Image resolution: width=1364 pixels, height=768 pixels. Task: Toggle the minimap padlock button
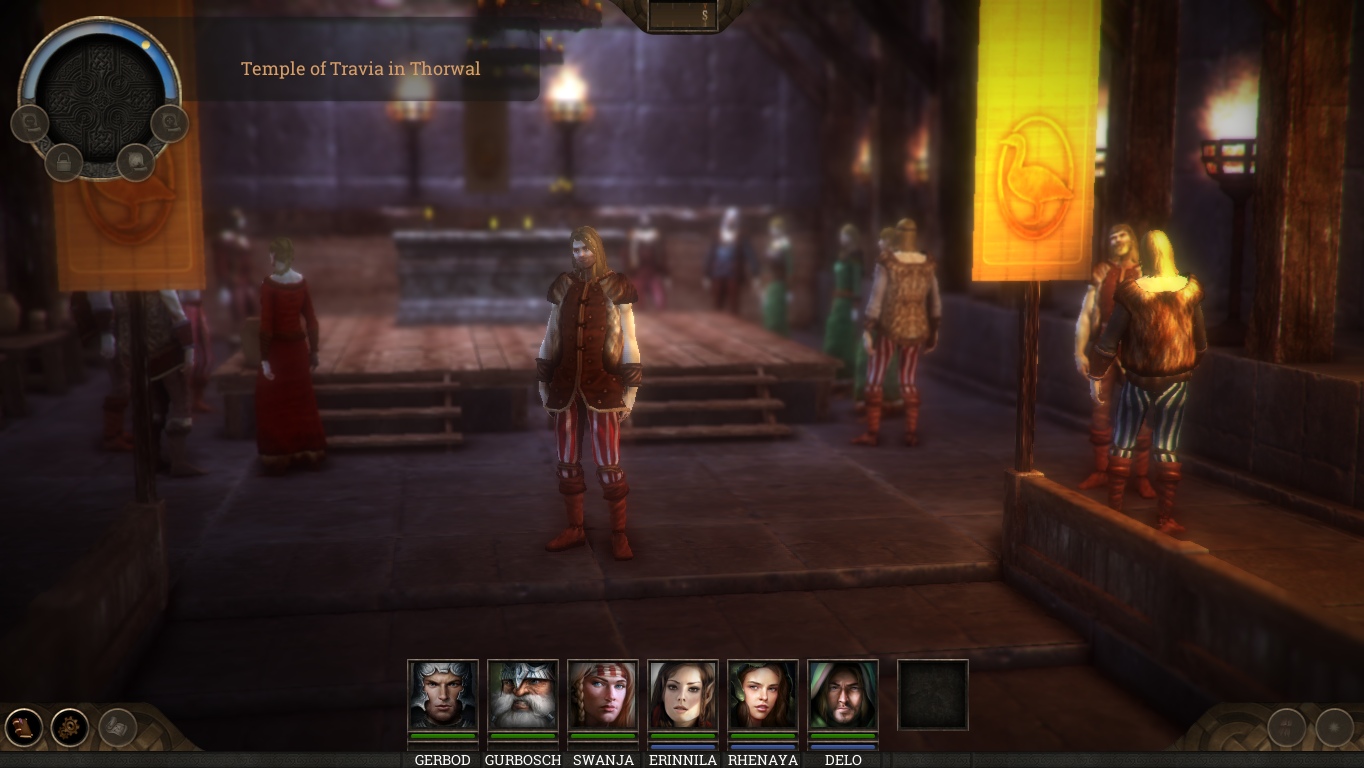tap(63, 162)
